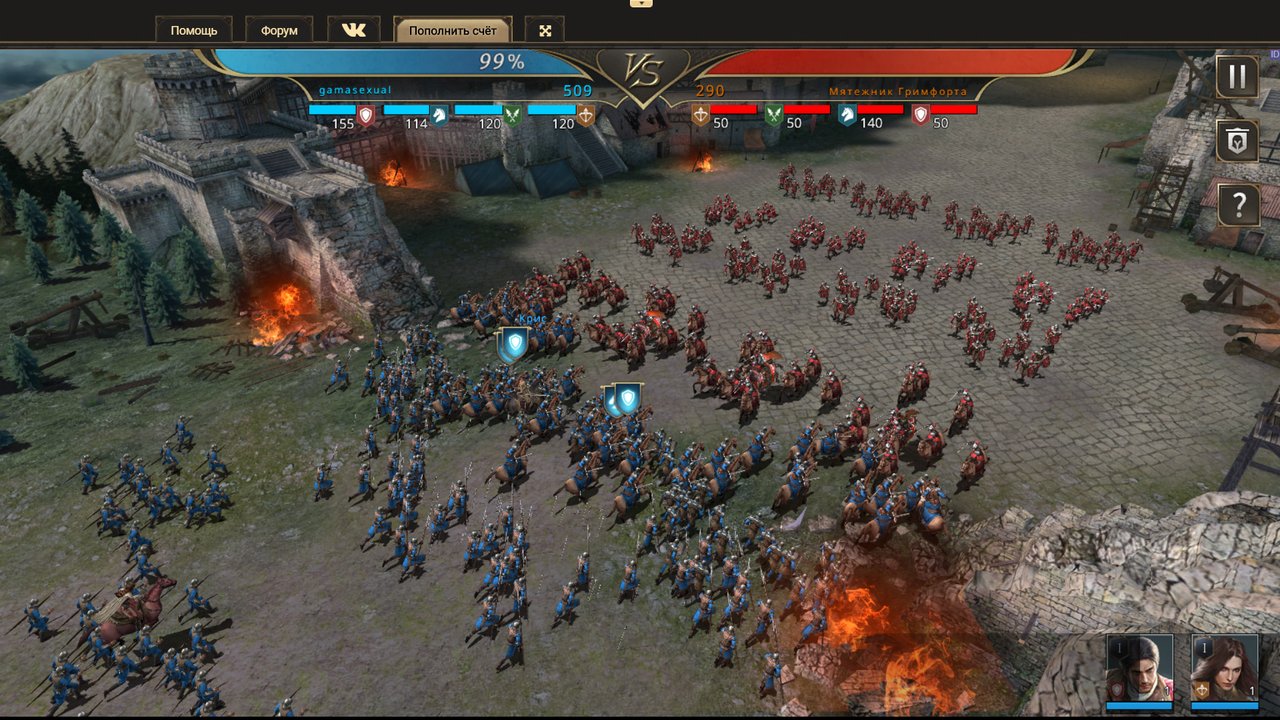Viewport: 1280px width, 720px height.
Task: Open the question mark help button
Action: [x=1237, y=205]
